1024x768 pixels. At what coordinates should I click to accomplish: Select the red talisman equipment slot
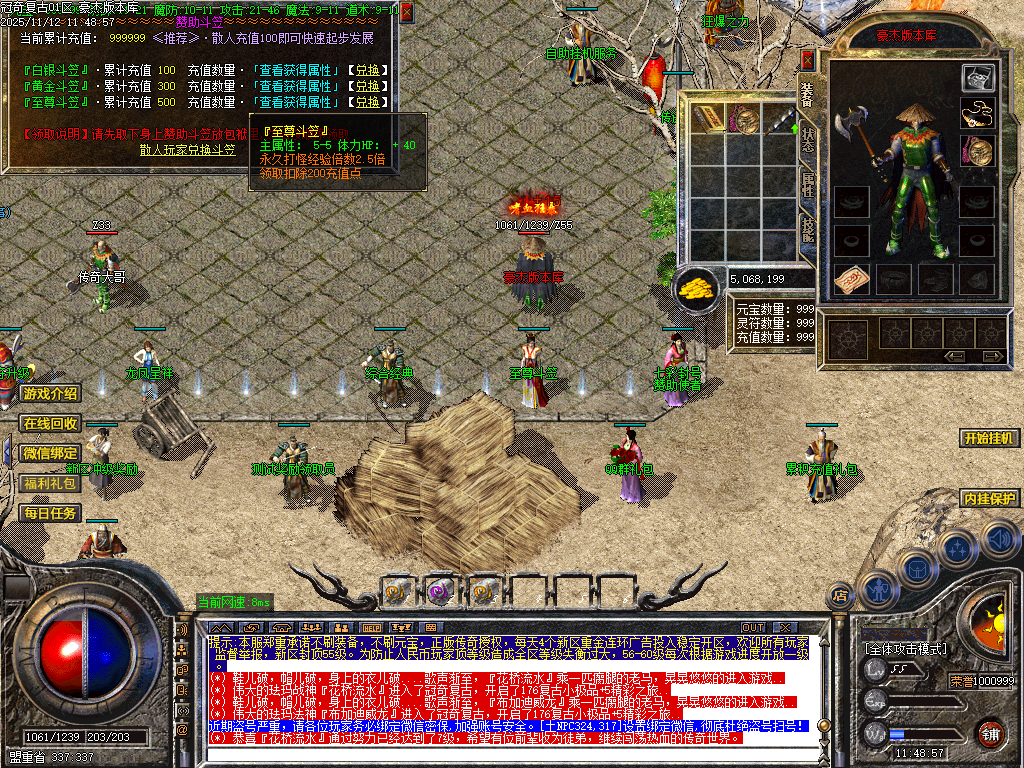[x=848, y=279]
